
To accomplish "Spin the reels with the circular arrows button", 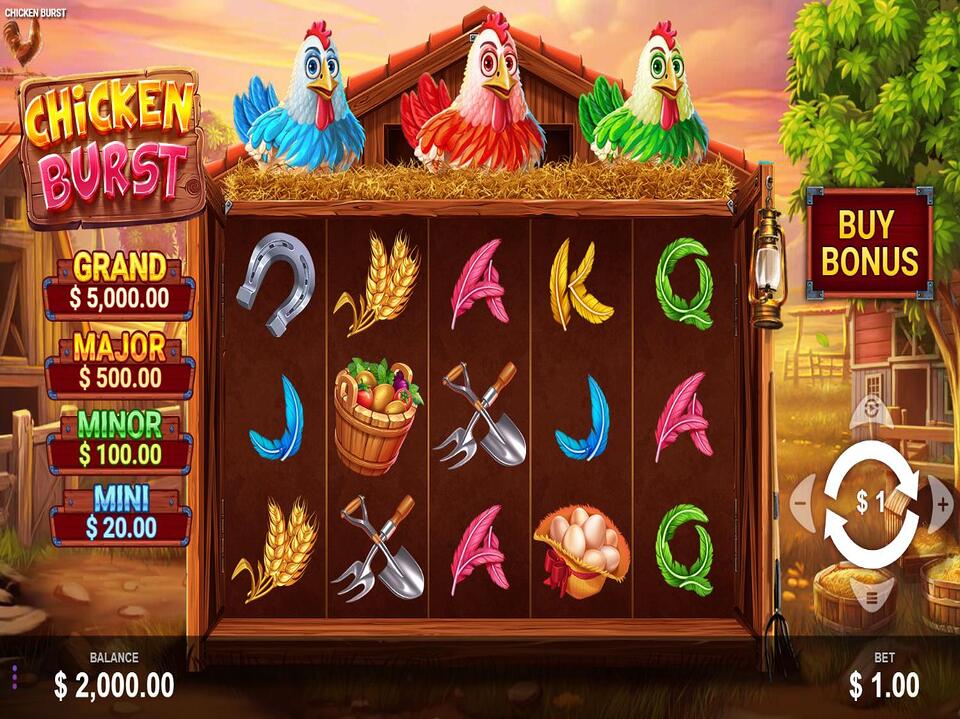I will point(871,504).
